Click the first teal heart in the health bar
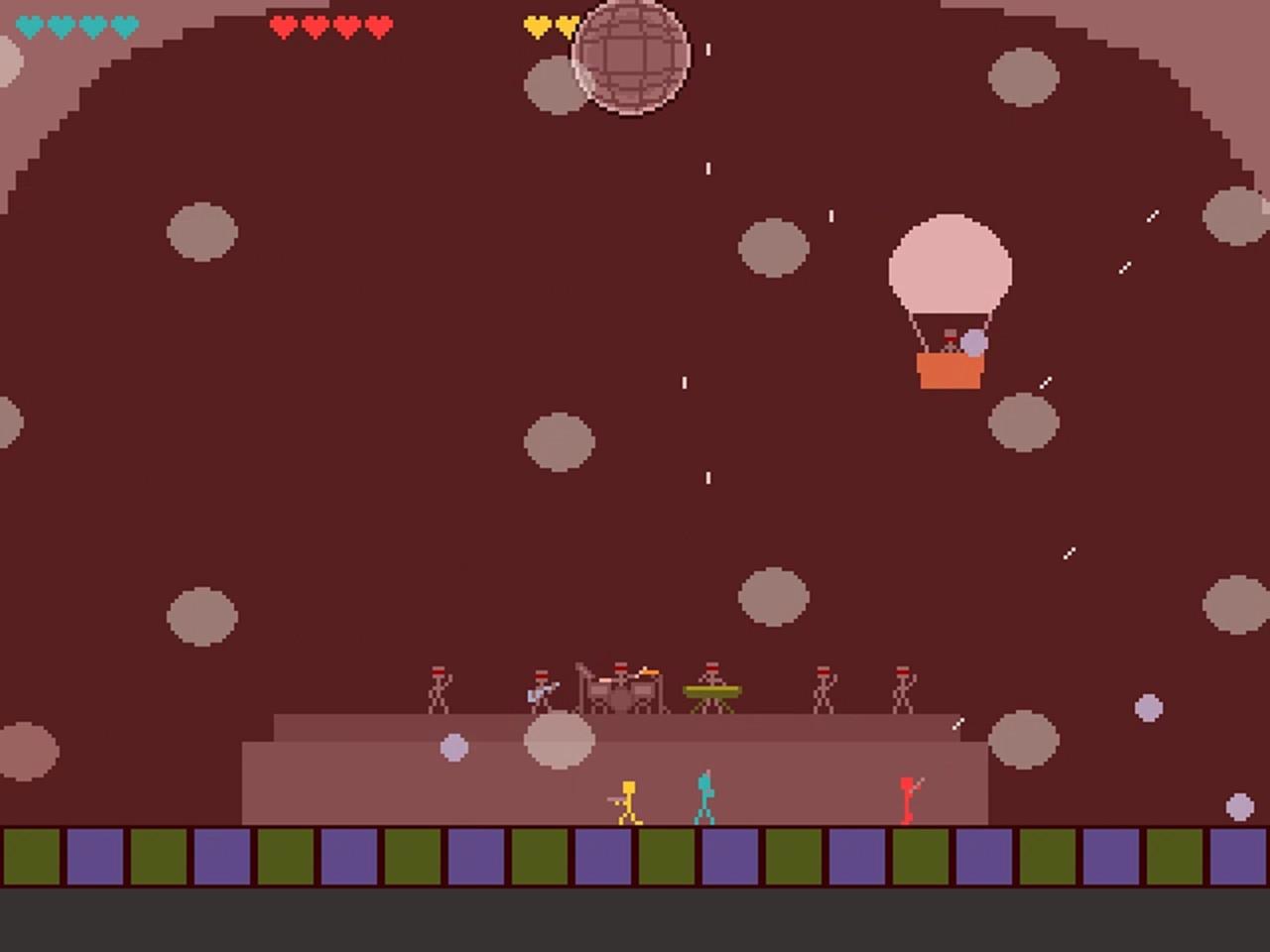Image resolution: width=1270 pixels, height=952 pixels. (x=30, y=25)
